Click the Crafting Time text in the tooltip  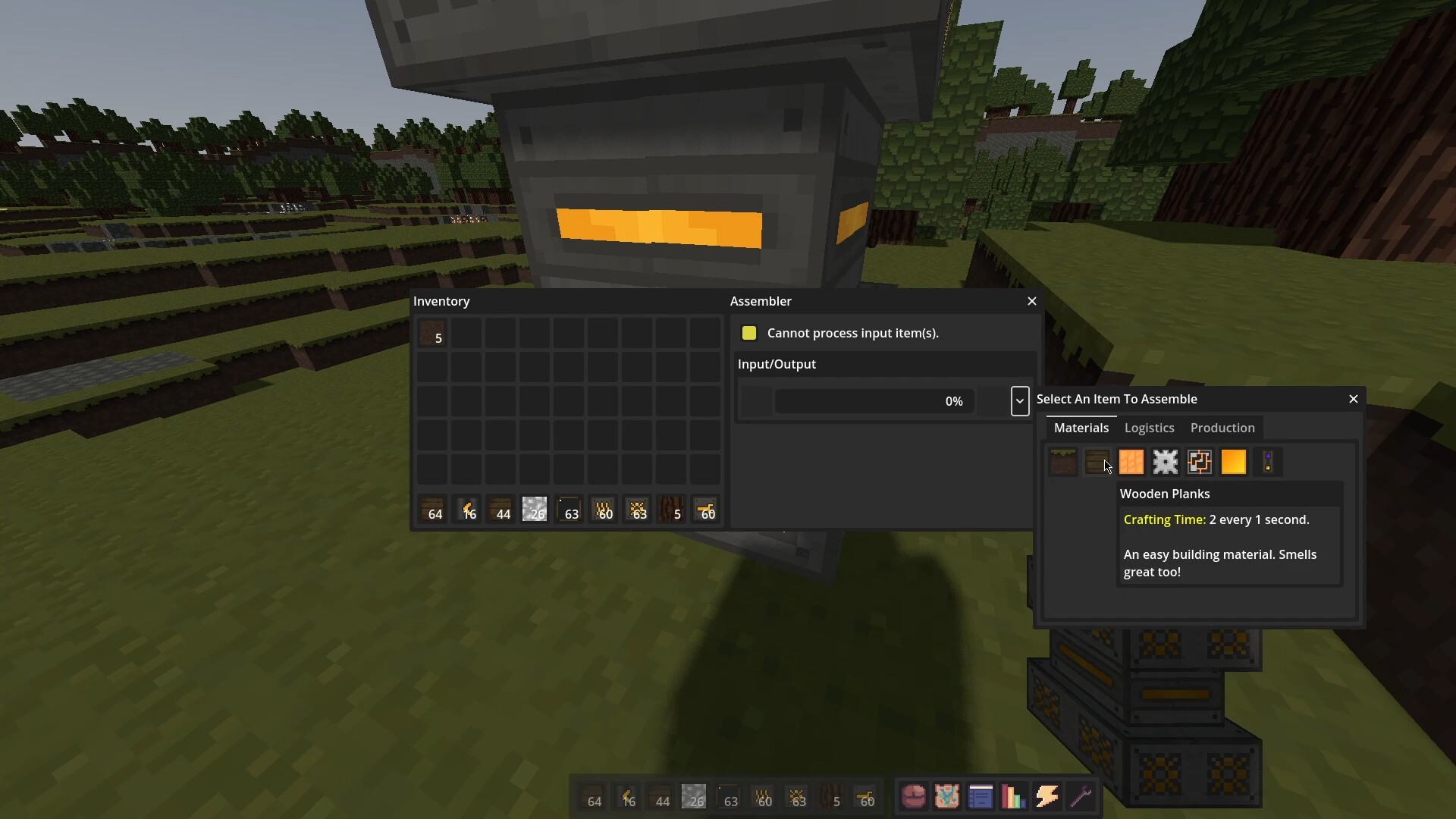(x=1164, y=519)
